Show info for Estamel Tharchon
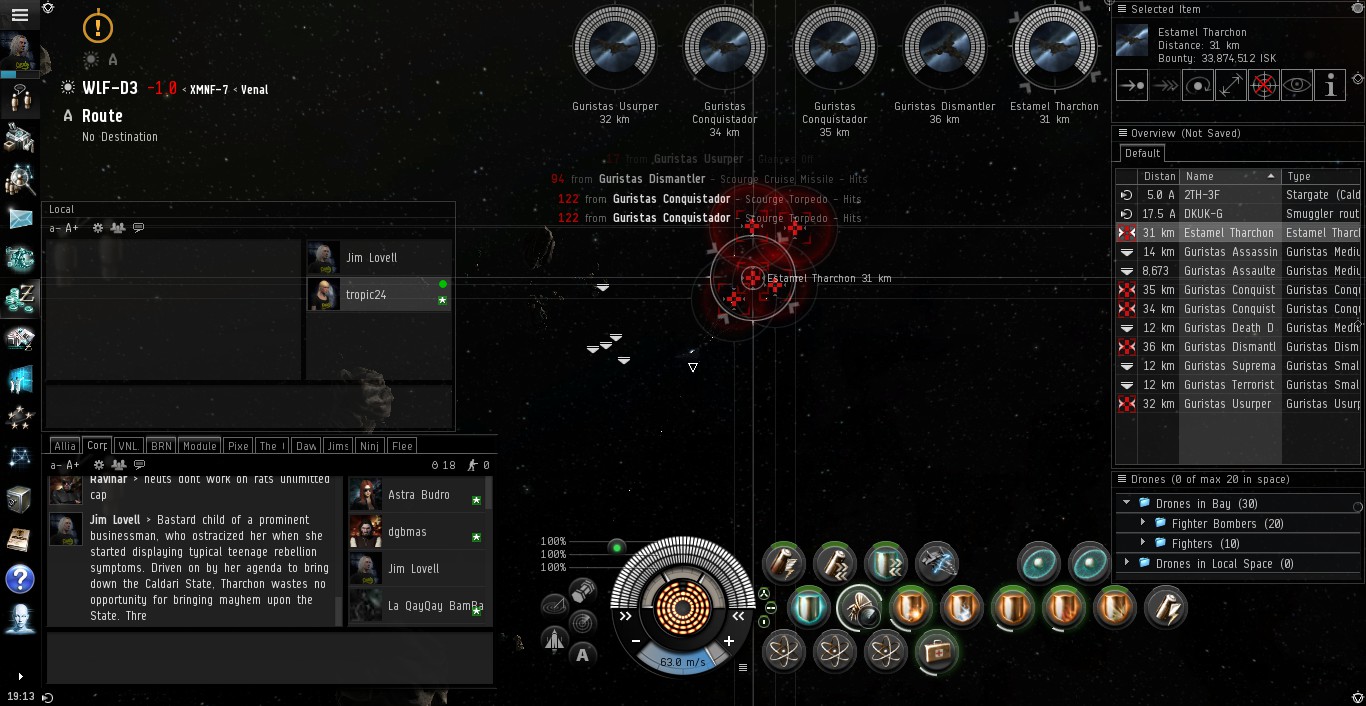1366x706 pixels. (1330, 86)
